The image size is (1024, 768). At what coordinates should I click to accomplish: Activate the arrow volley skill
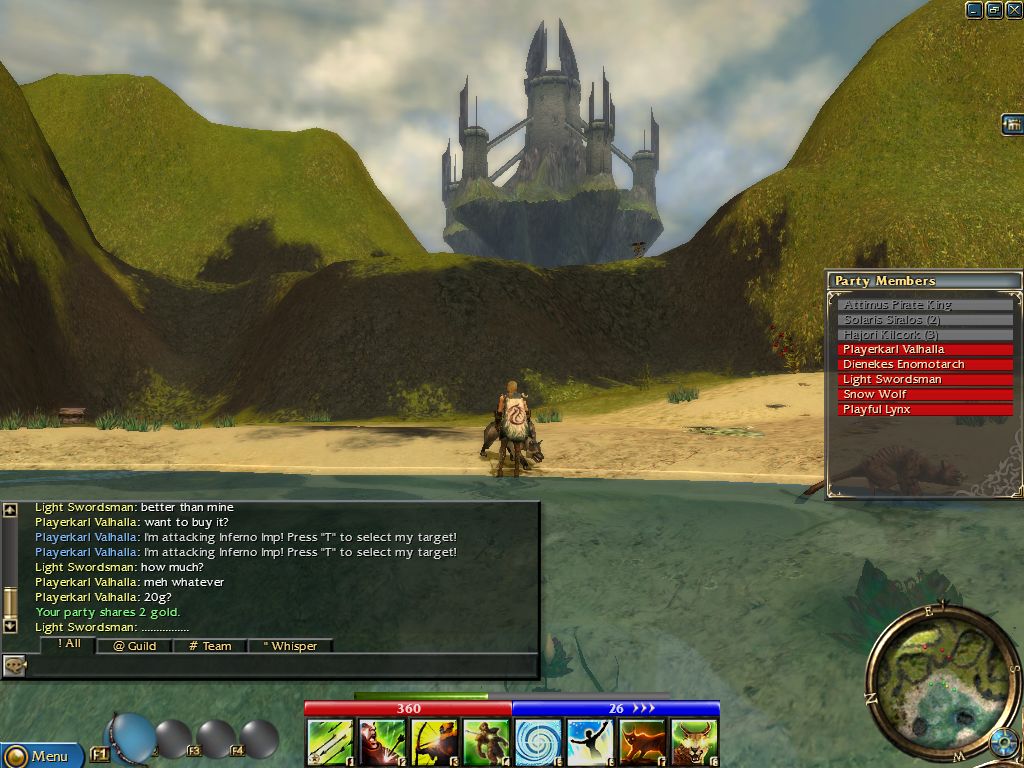[330, 743]
